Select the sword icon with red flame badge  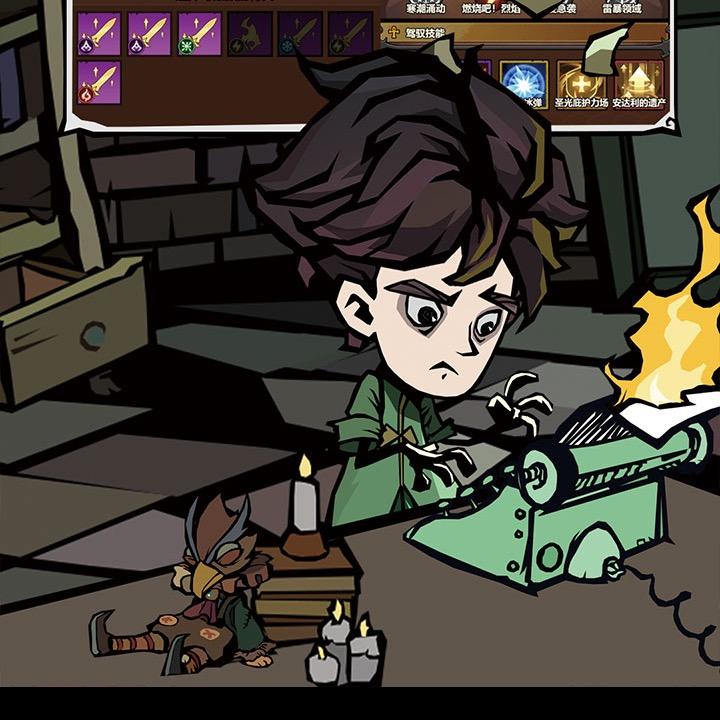point(99,83)
